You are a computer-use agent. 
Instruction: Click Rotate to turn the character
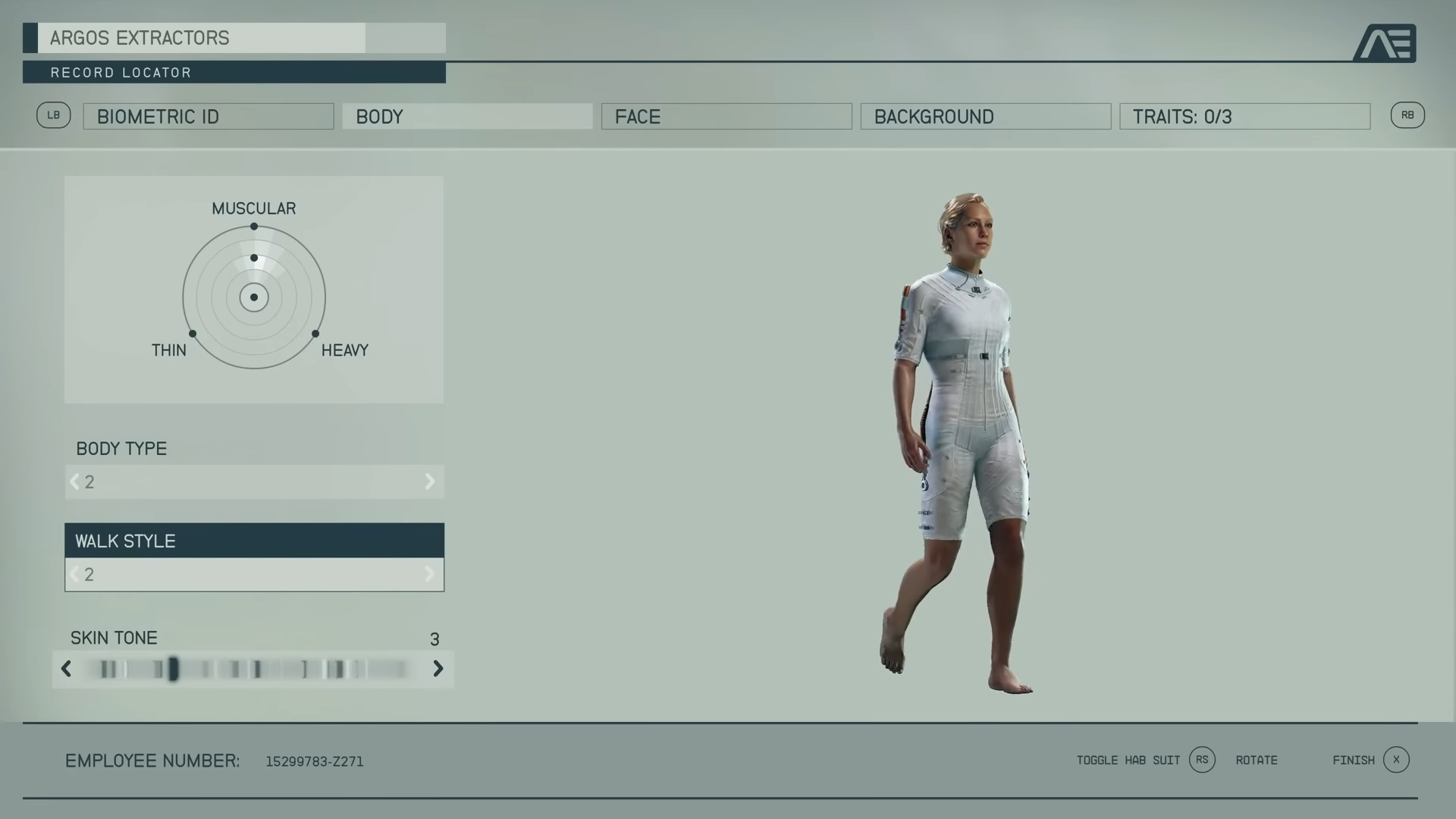pos(1257,760)
